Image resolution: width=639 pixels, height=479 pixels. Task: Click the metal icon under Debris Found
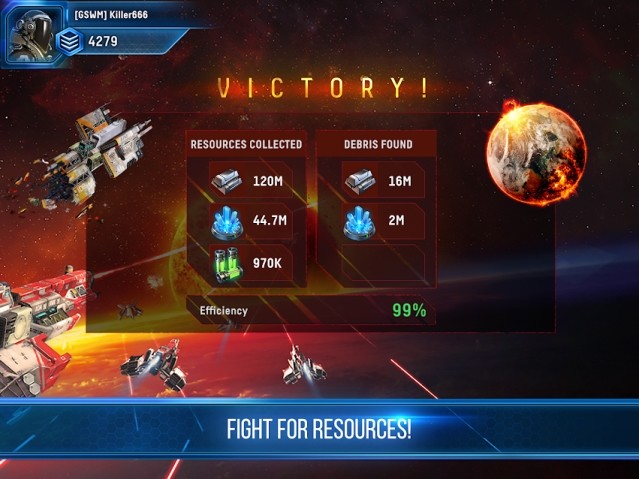tap(359, 180)
